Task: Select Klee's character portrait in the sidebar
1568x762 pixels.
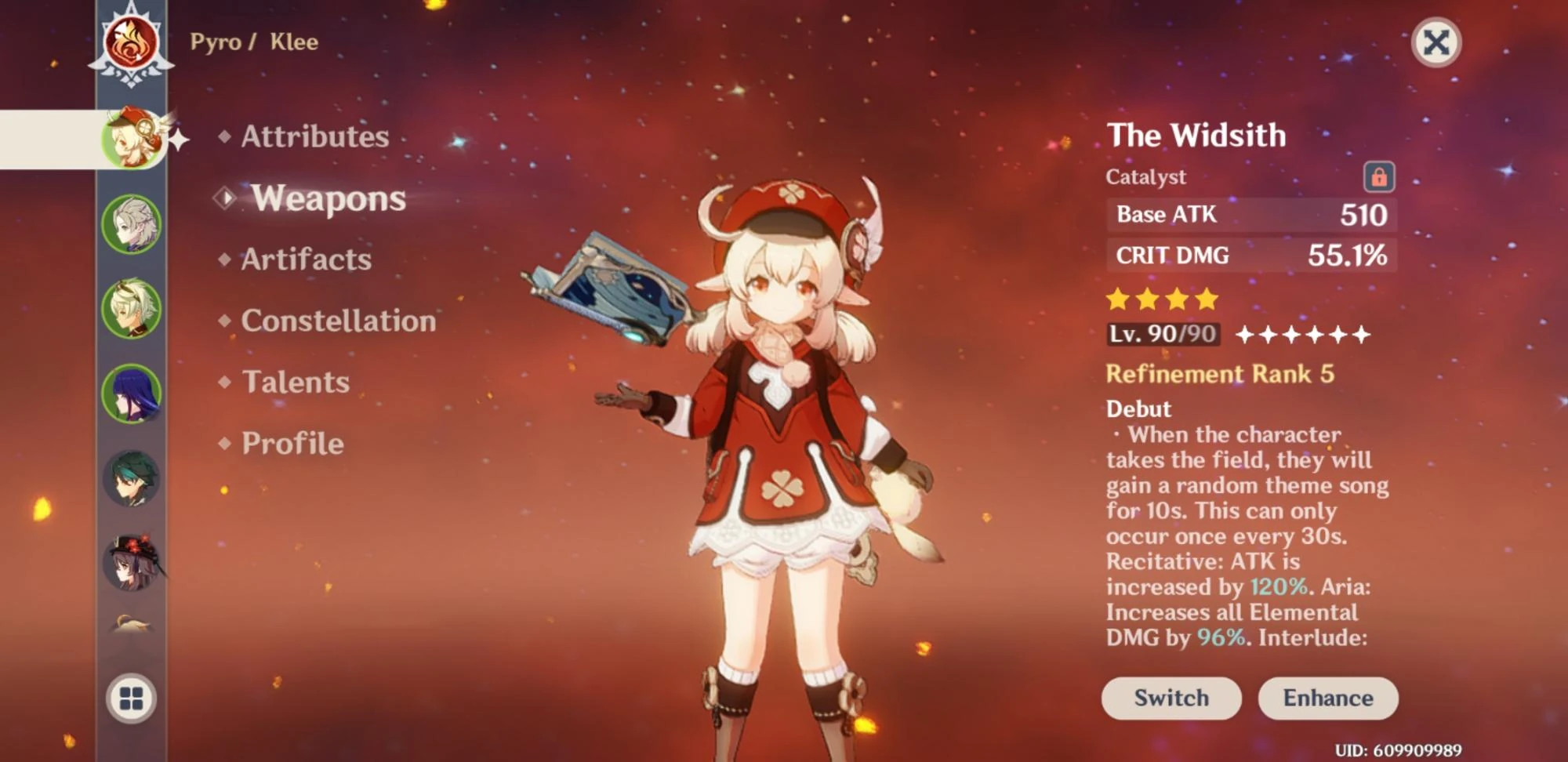Action: coord(133,137)
